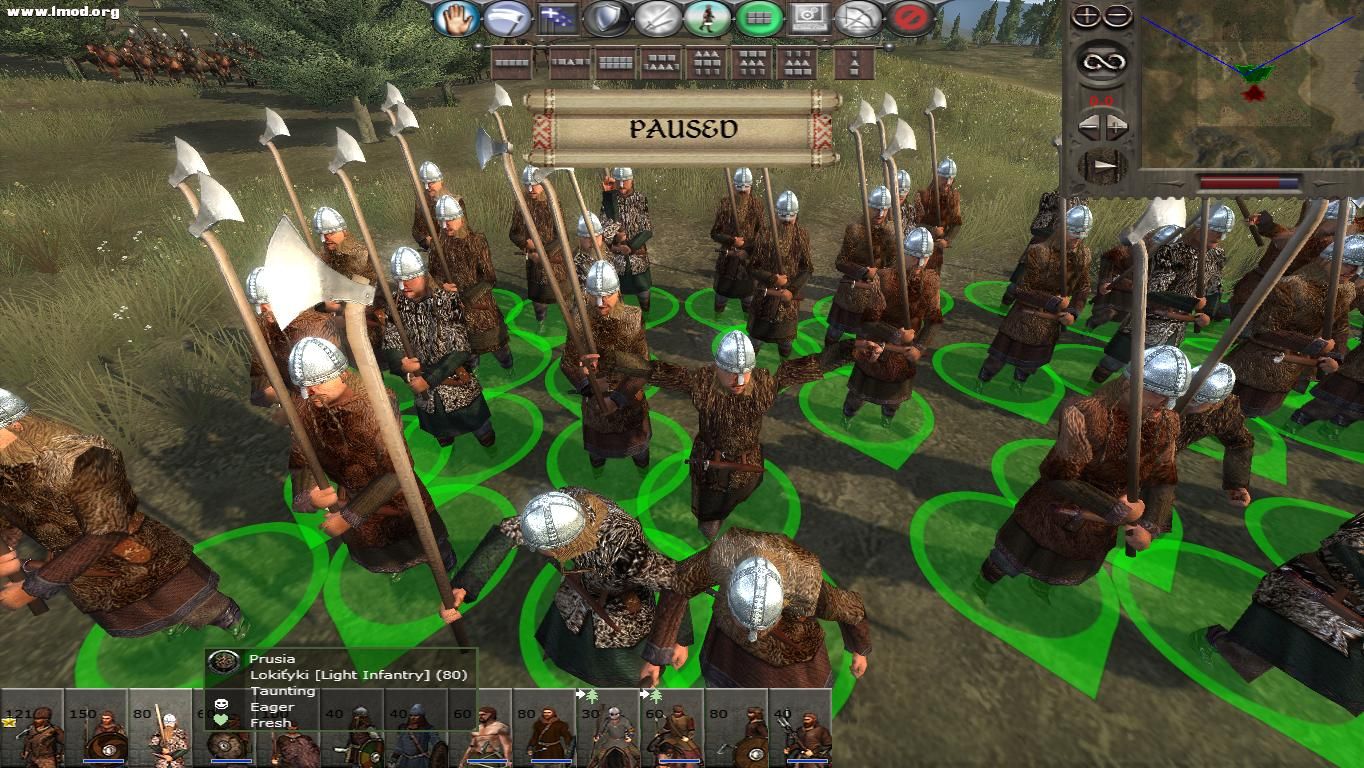Screen dimensions: 1364x768
Task: Select the first wide-line formation preset card
Action: (x=512, y=61)
